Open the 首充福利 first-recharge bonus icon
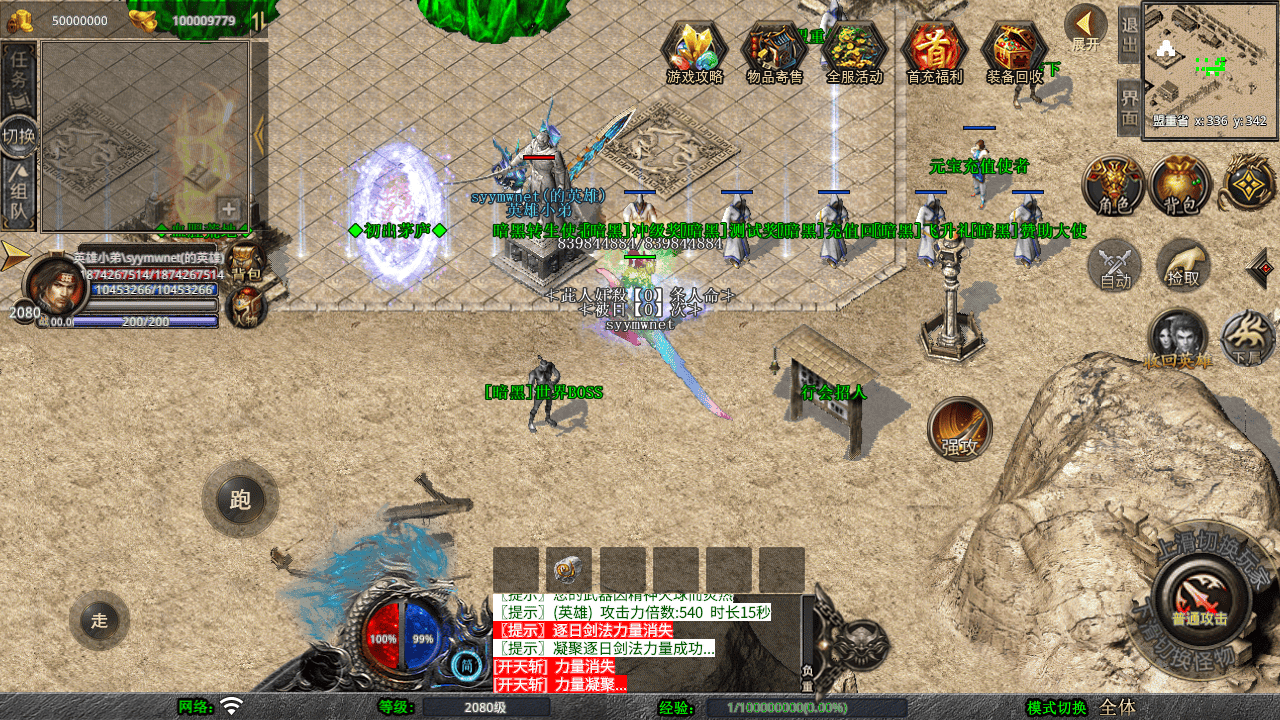1280x720 pixels. [x=934, y=51]
